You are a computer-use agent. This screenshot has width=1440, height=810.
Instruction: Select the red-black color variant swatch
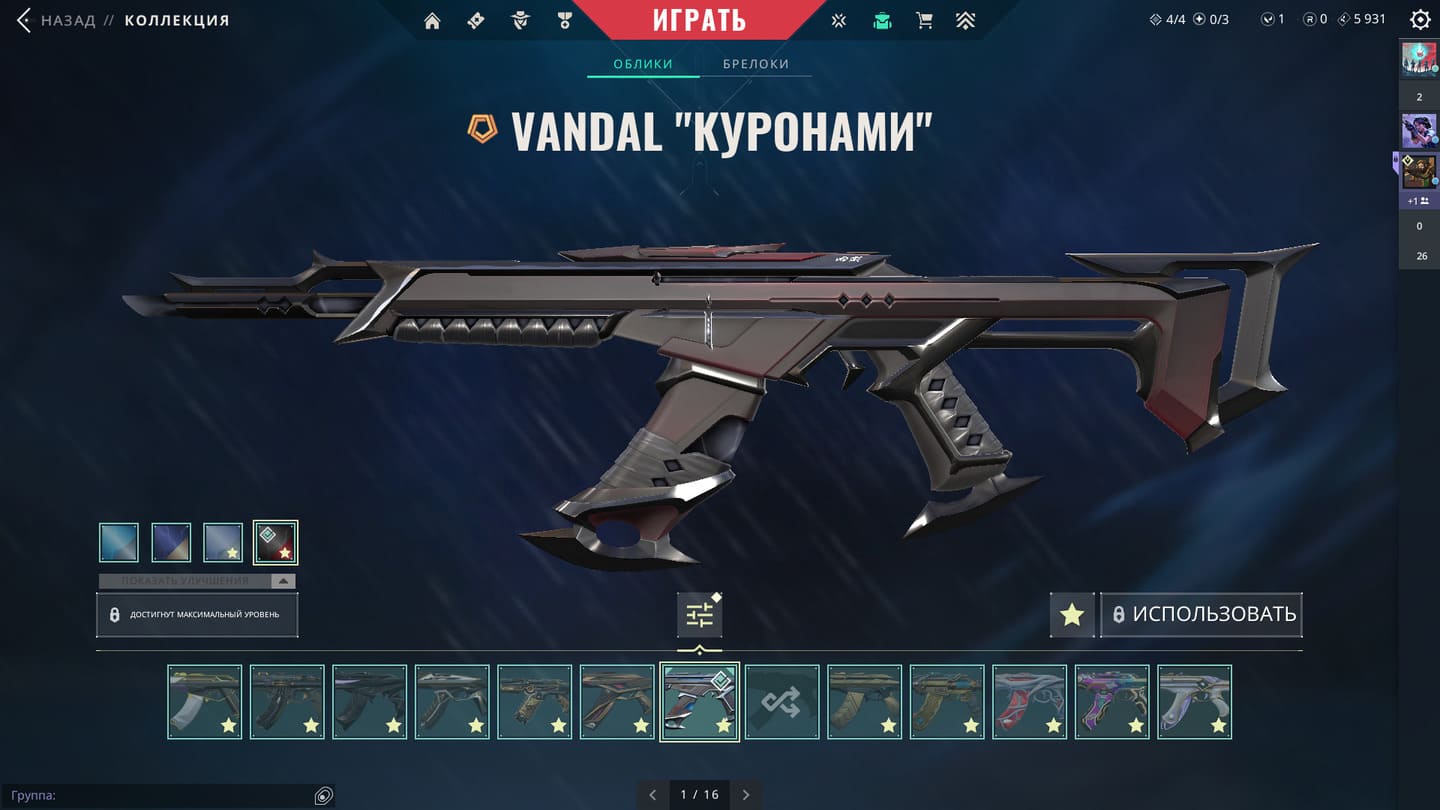[275, 542]
